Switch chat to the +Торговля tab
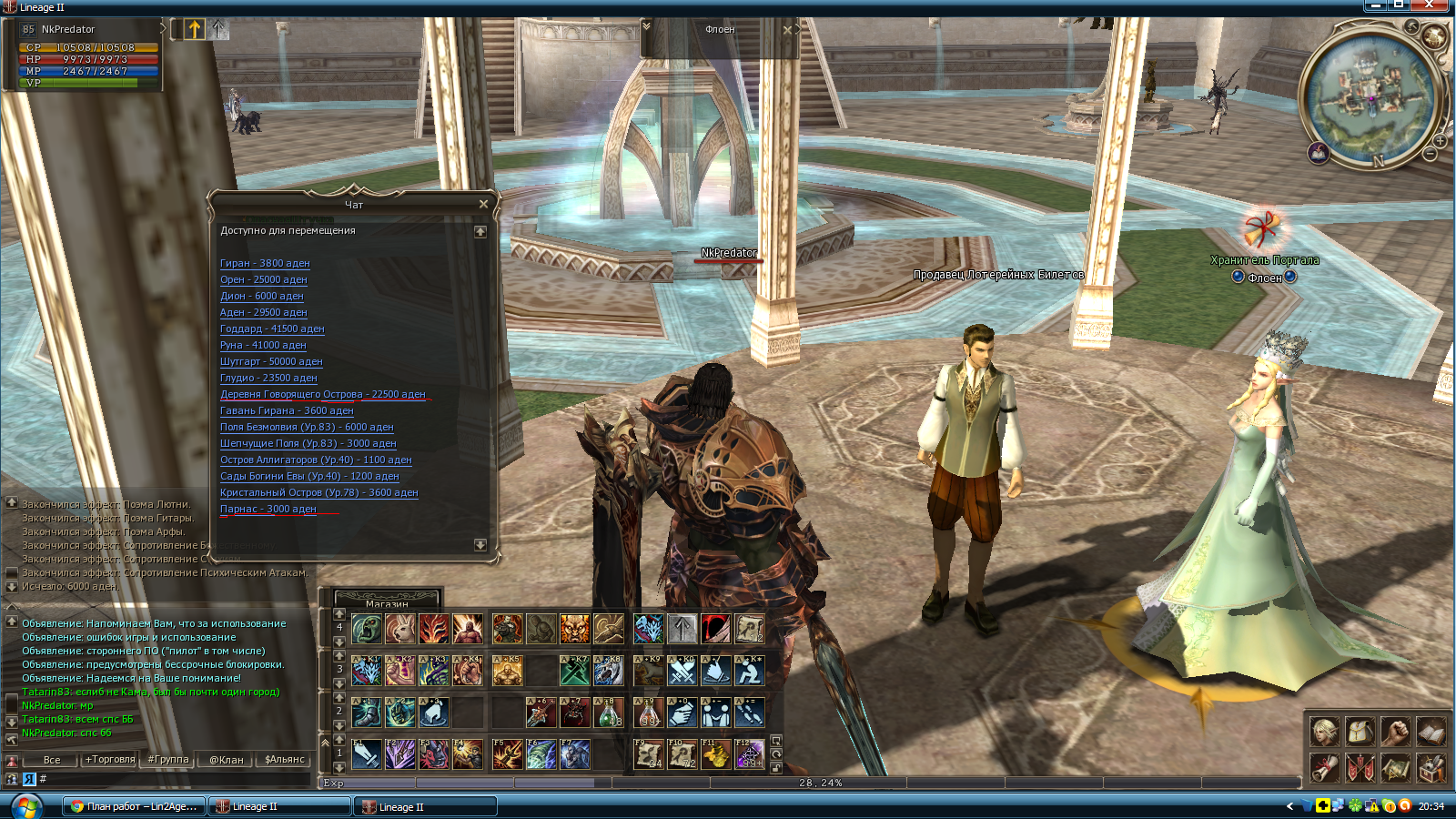The height and width of the screenshot is (819, 1456). 110,759
